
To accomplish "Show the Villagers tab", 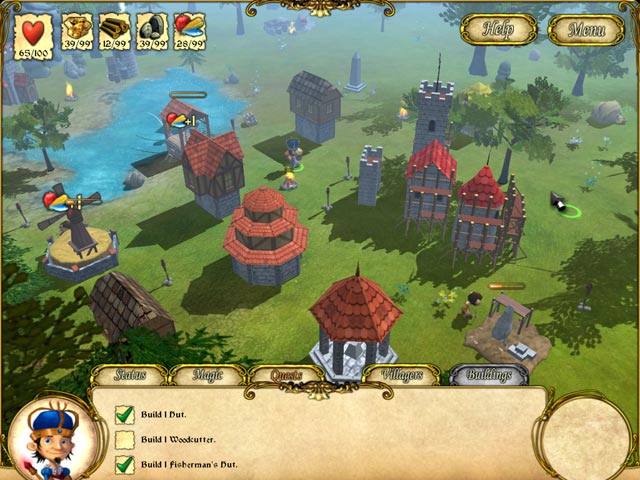I will coord(400,375).
